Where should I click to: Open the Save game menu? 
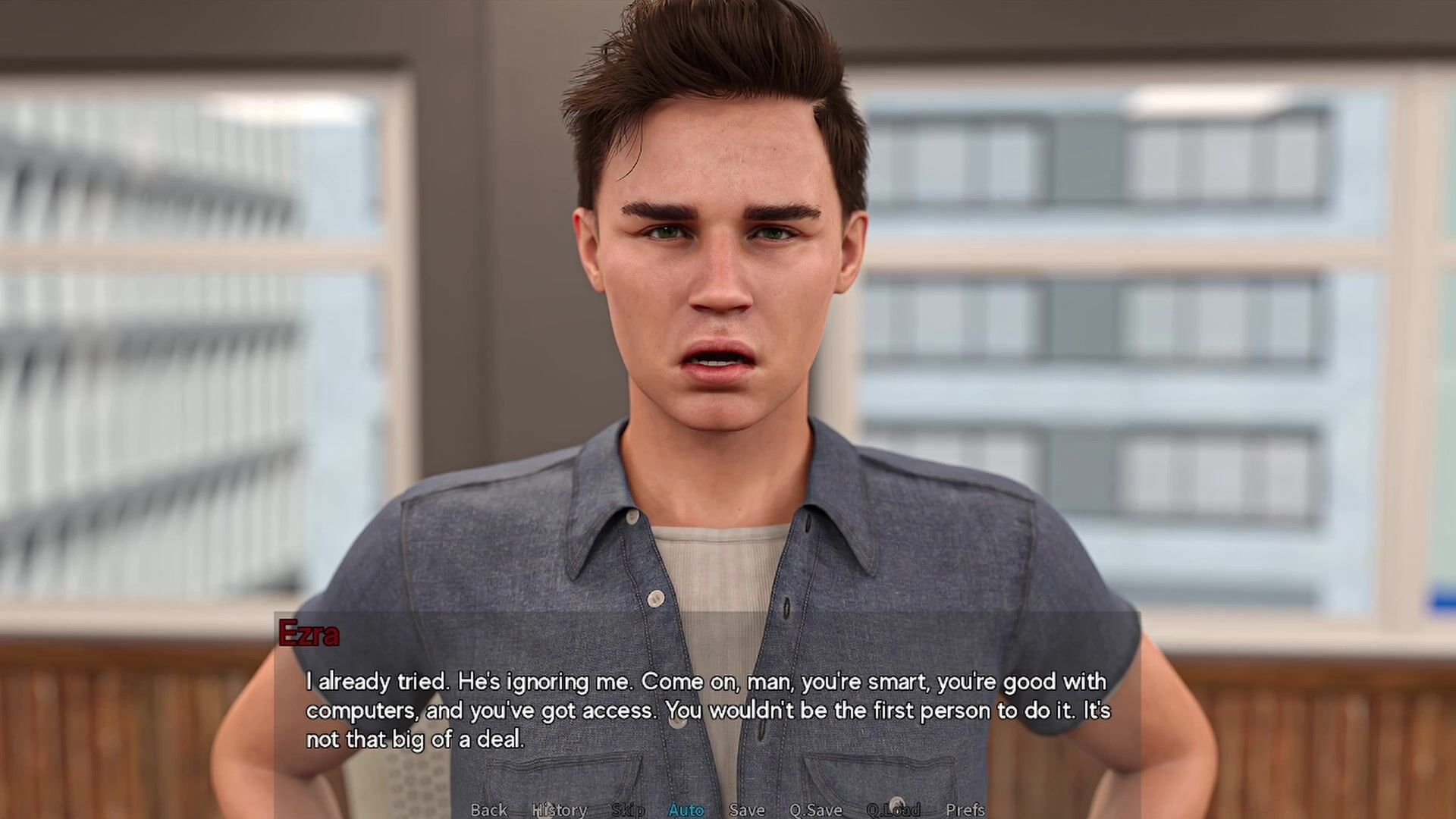[747, 809]
